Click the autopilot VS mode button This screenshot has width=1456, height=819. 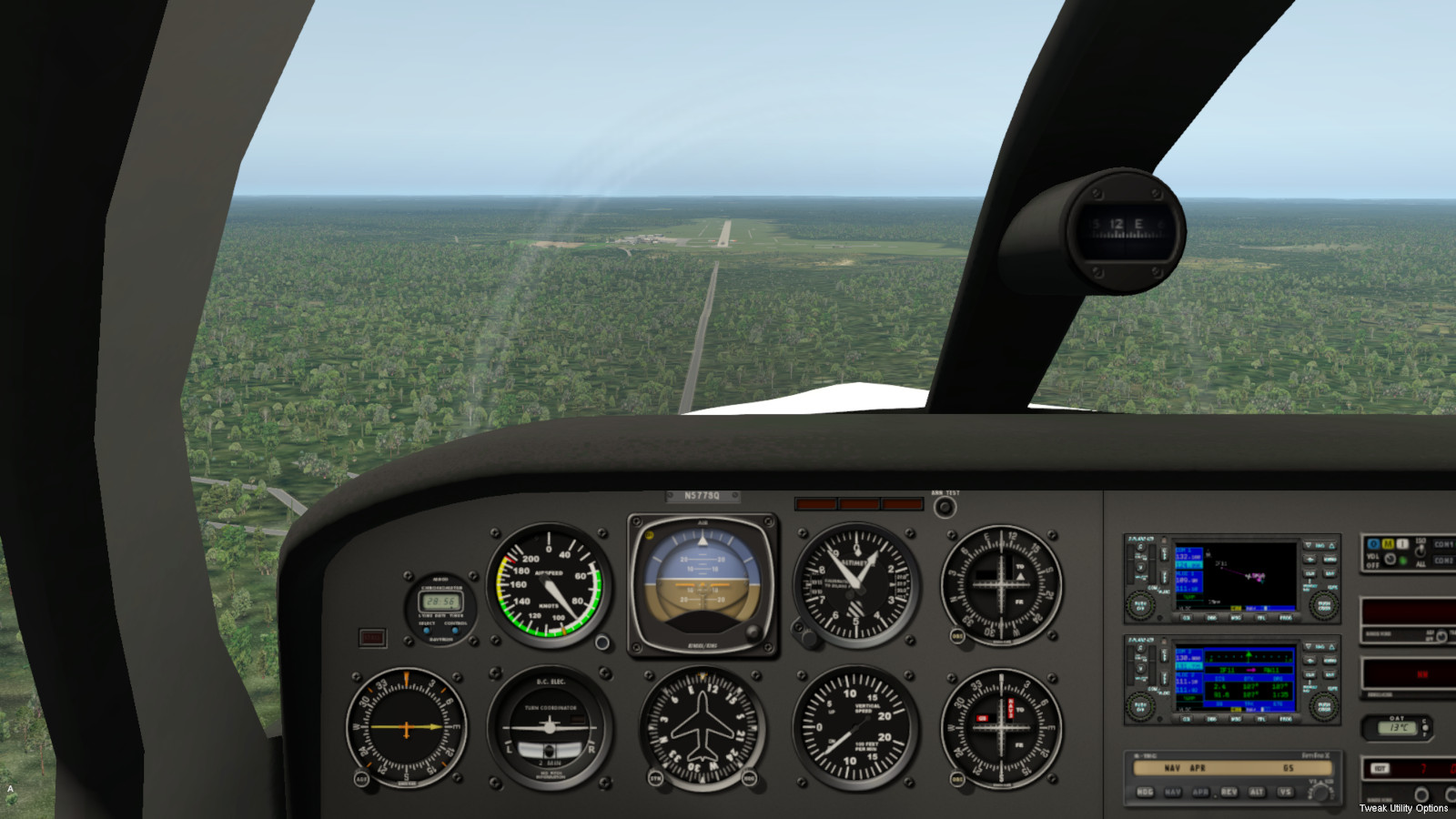(x=1285, y=792)
